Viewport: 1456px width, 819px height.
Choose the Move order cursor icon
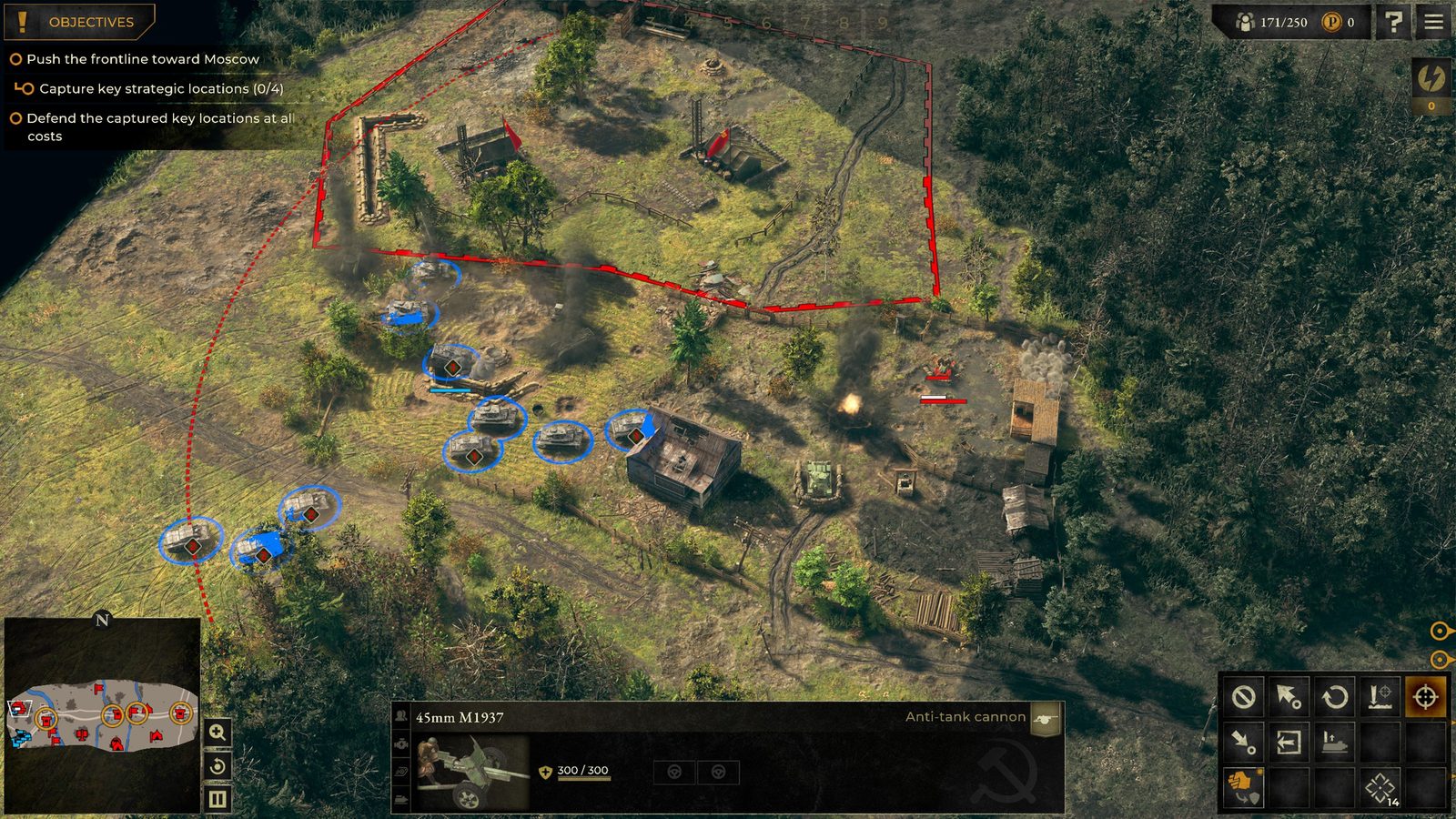coord(1289,696)
